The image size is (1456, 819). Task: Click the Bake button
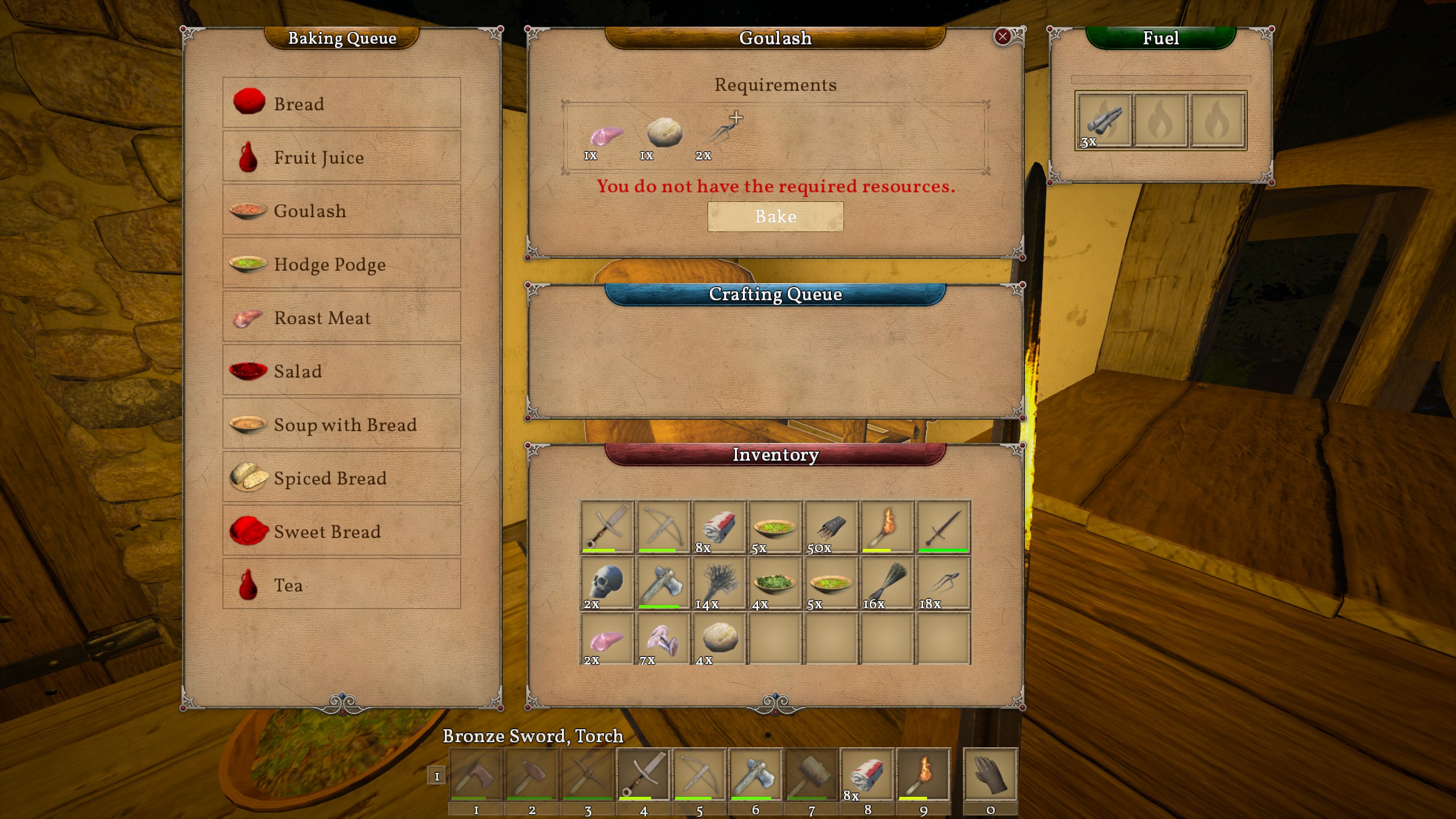coord(775,217)
